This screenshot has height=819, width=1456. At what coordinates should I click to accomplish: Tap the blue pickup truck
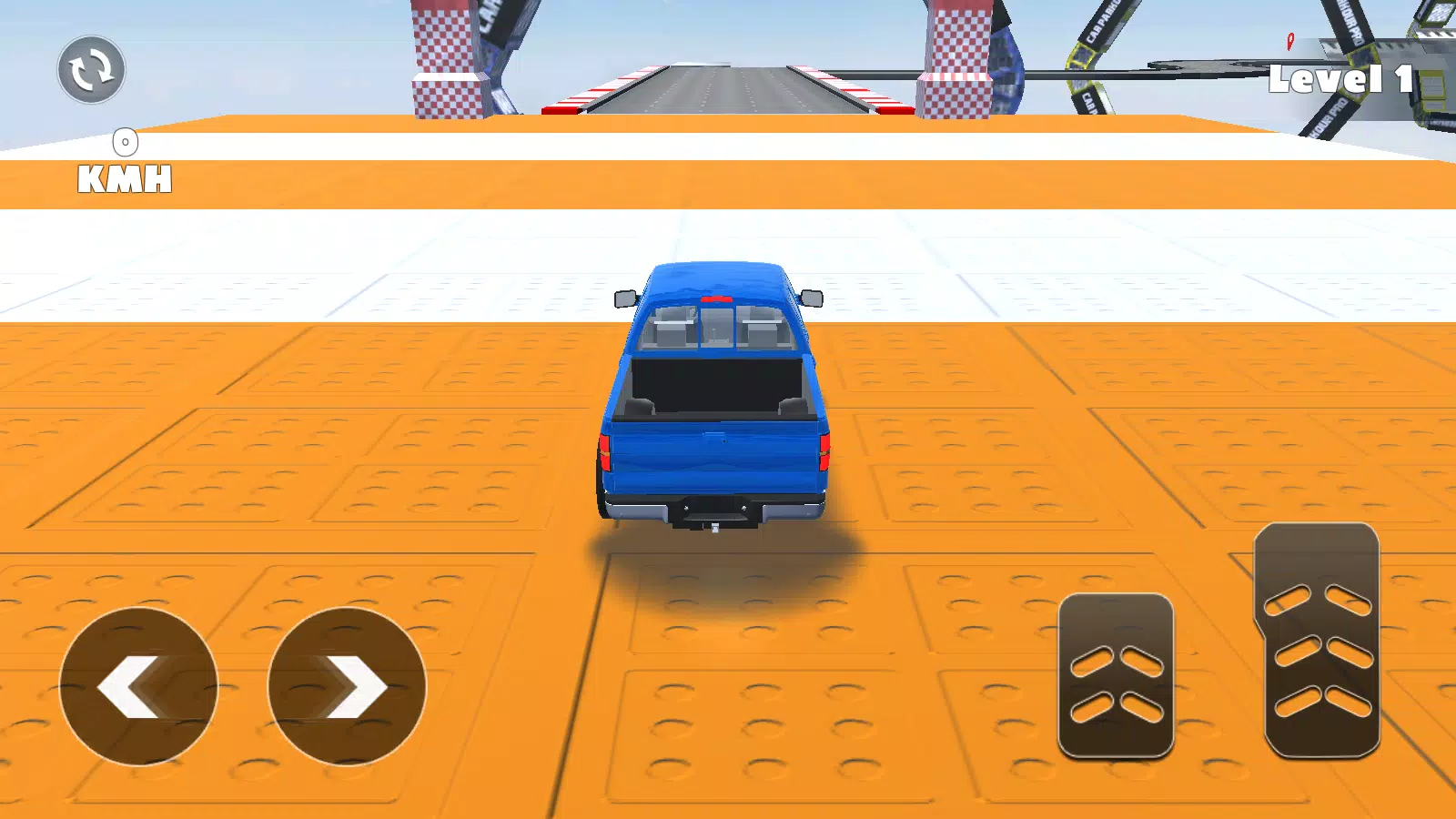click(716, 391)
